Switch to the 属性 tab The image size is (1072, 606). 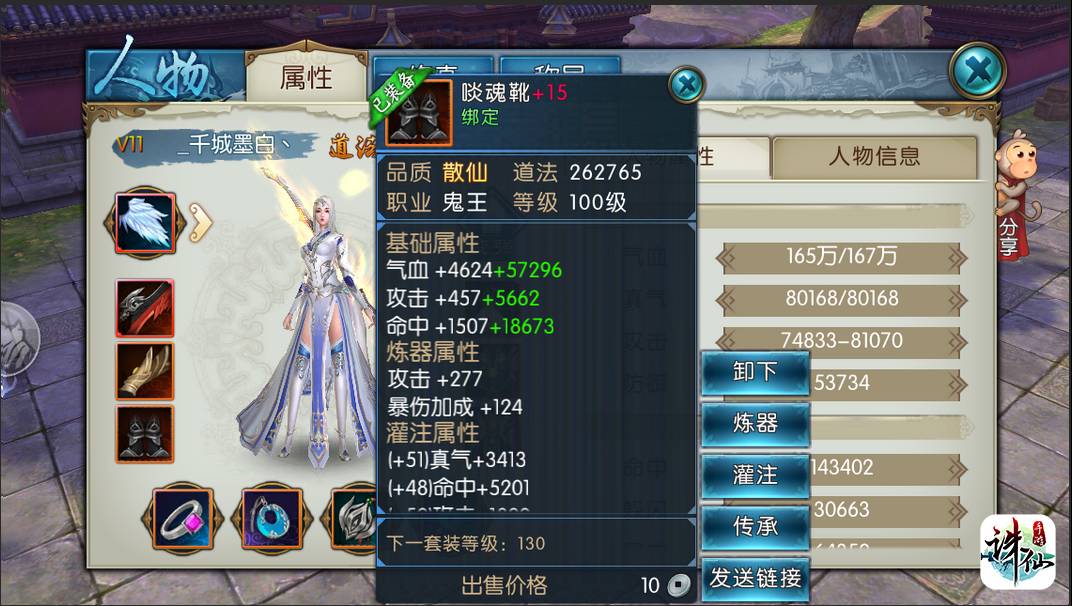pyautogui.click(x=306, y=78)
